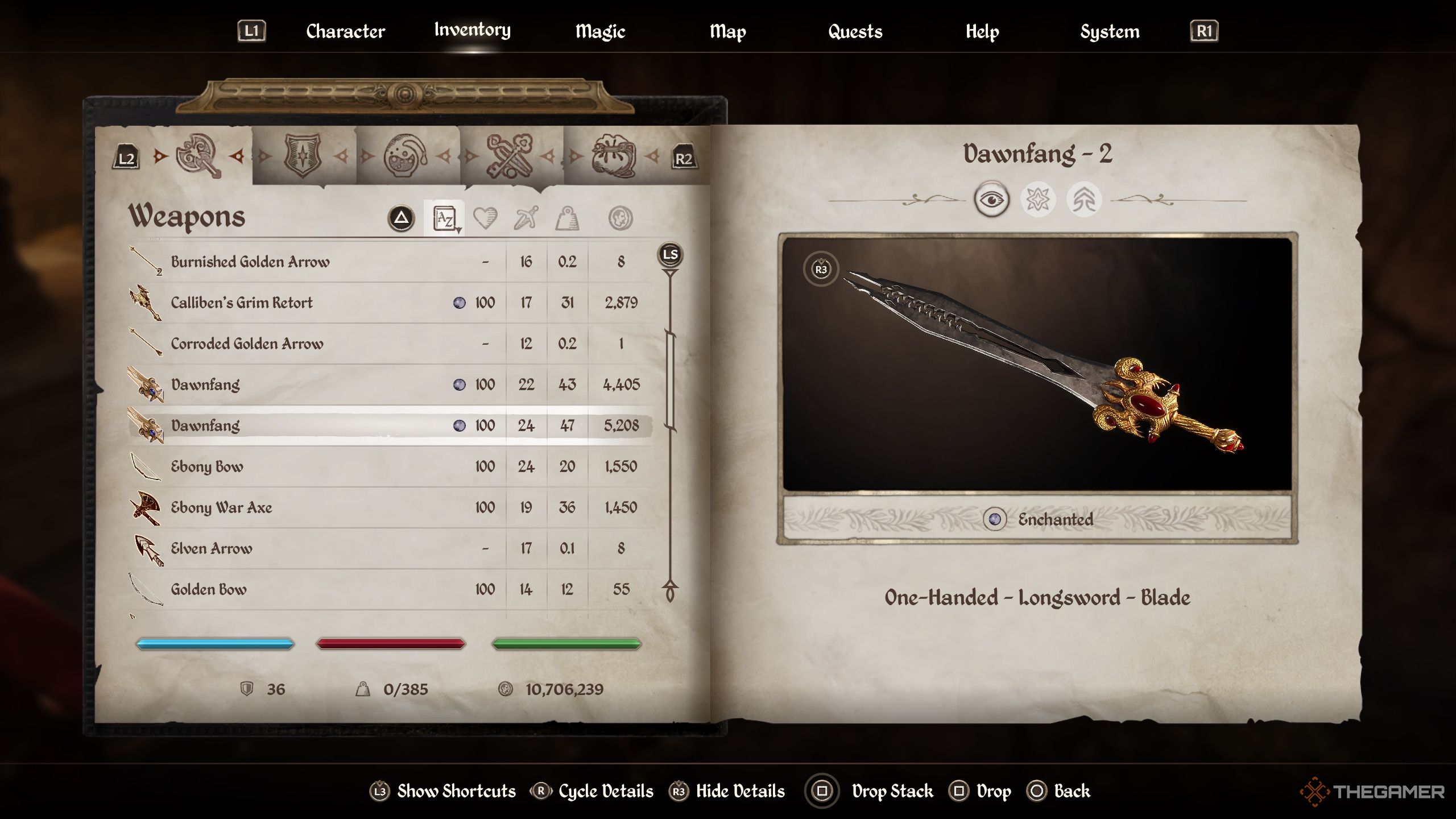Select the armor shield category tab

(x=303, y=156)
